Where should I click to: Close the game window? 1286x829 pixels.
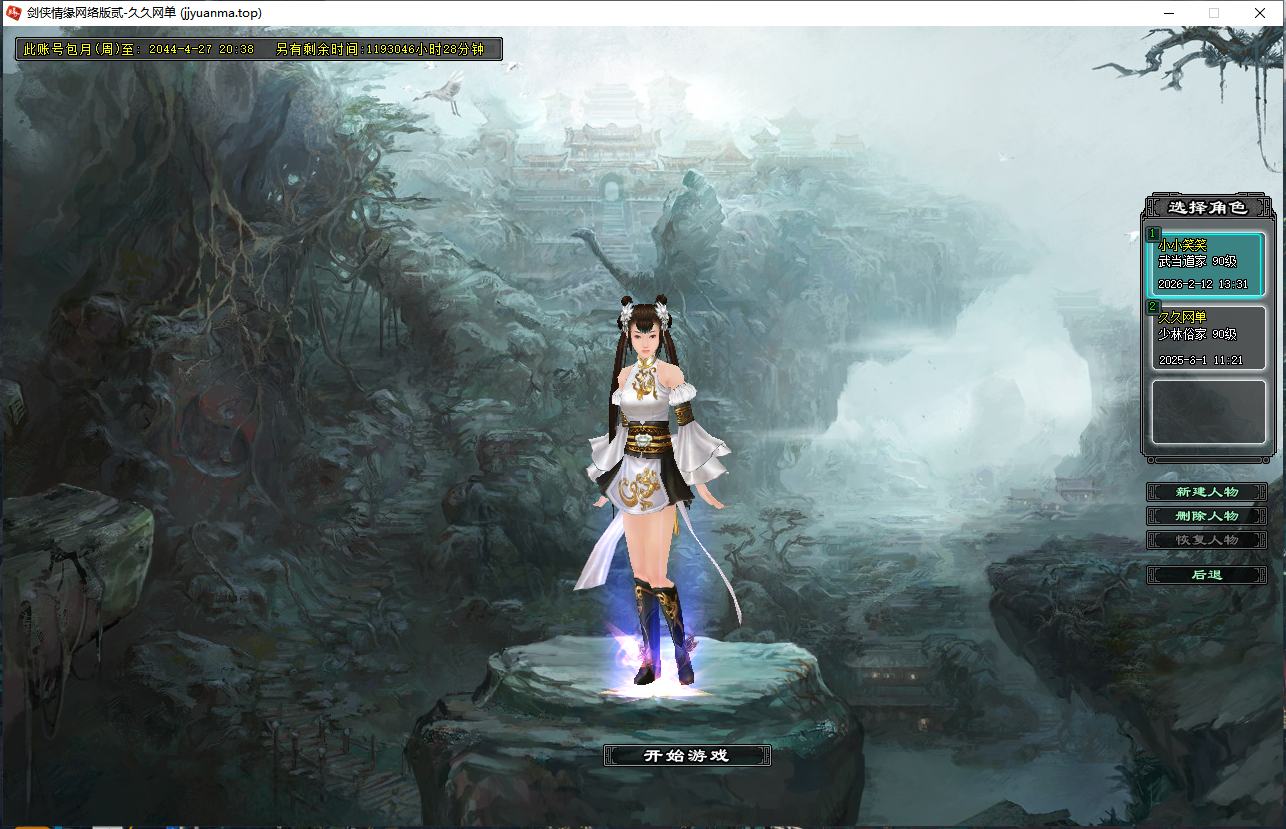click(x=1260, y=13)
